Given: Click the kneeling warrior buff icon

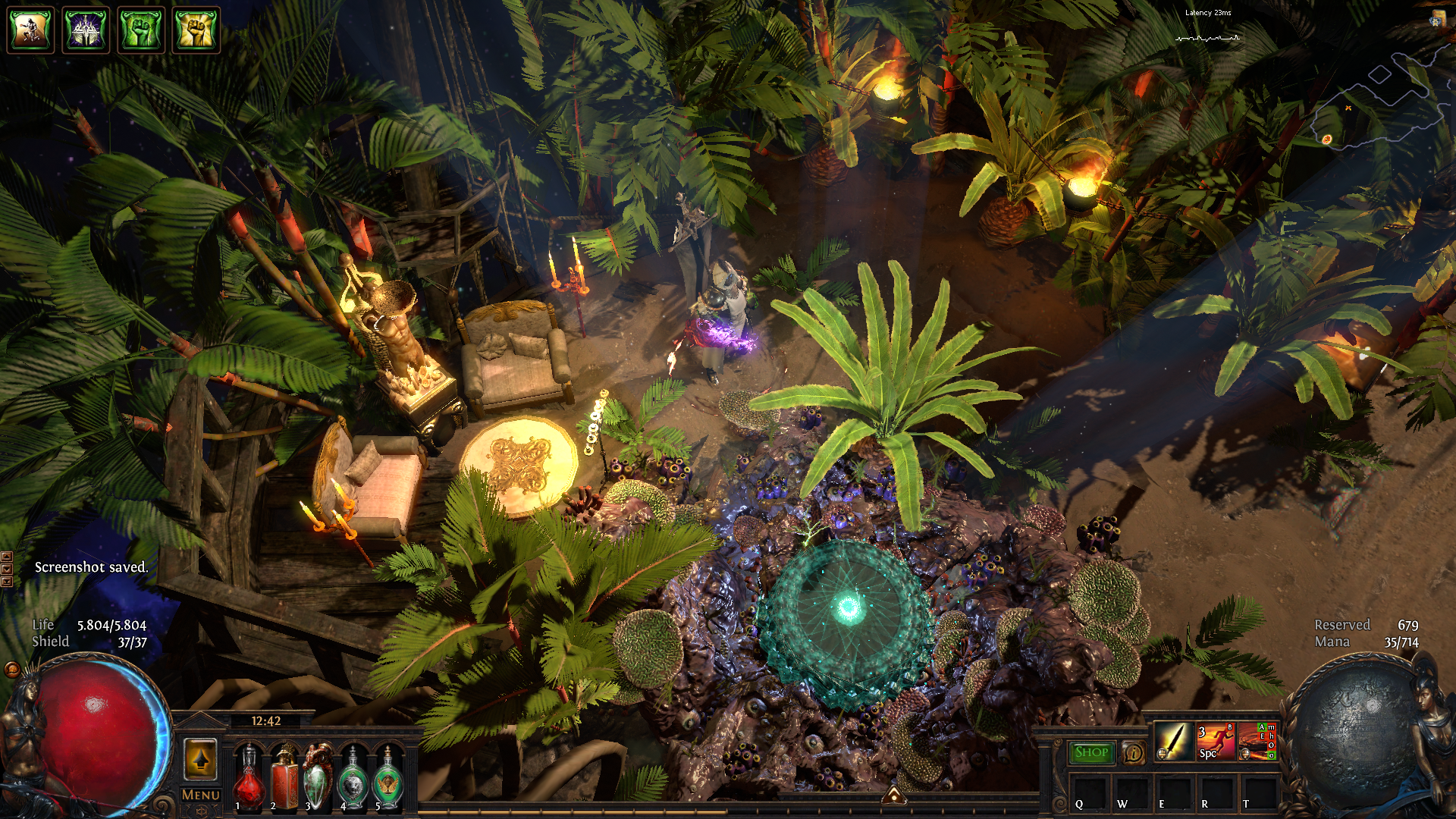Looking at the screenshot, I should (x=30, y=30).
